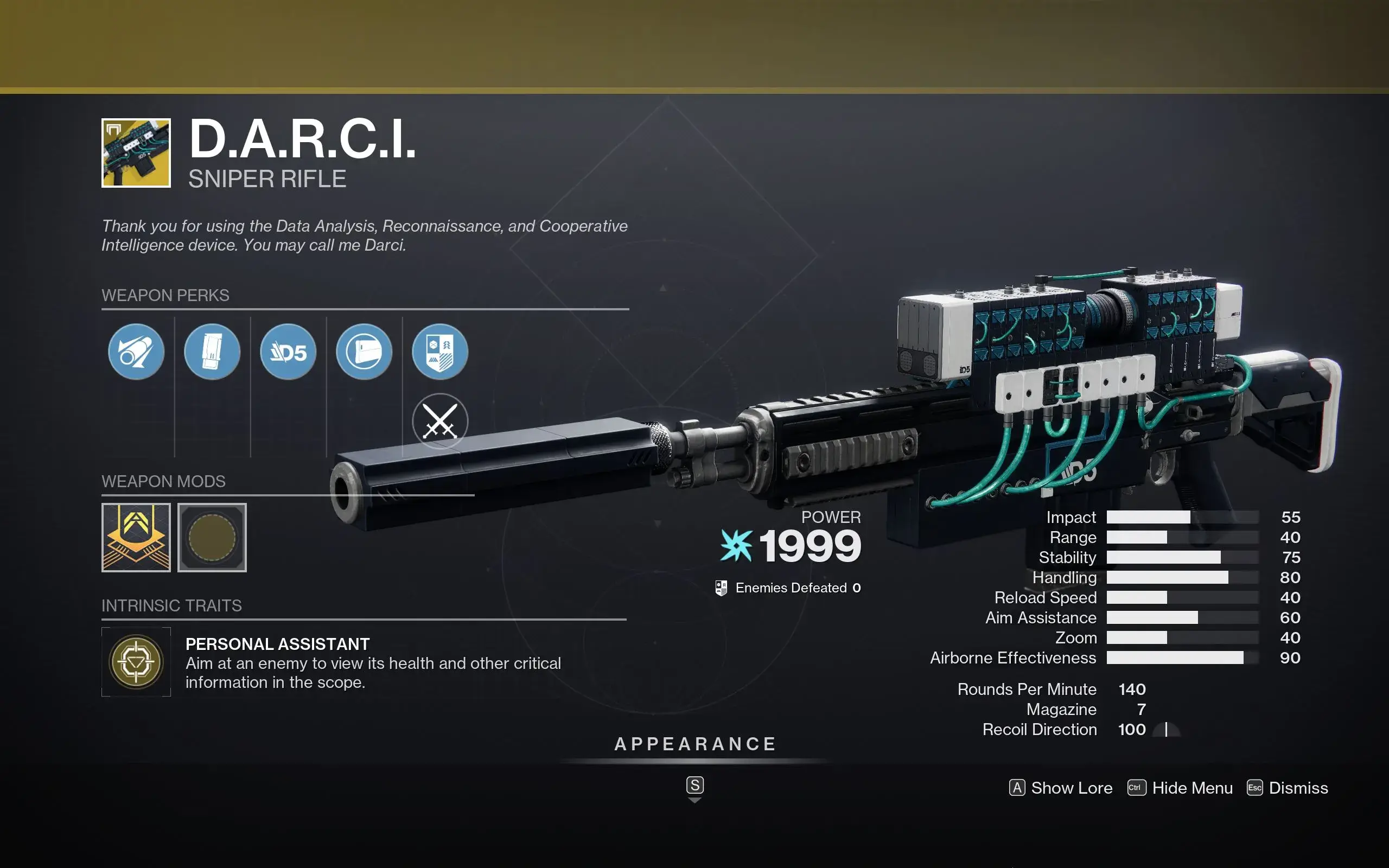The image size is (1389, 868).
Task: Open the D5 catalyst perk icon
Action: coord(289,352)
